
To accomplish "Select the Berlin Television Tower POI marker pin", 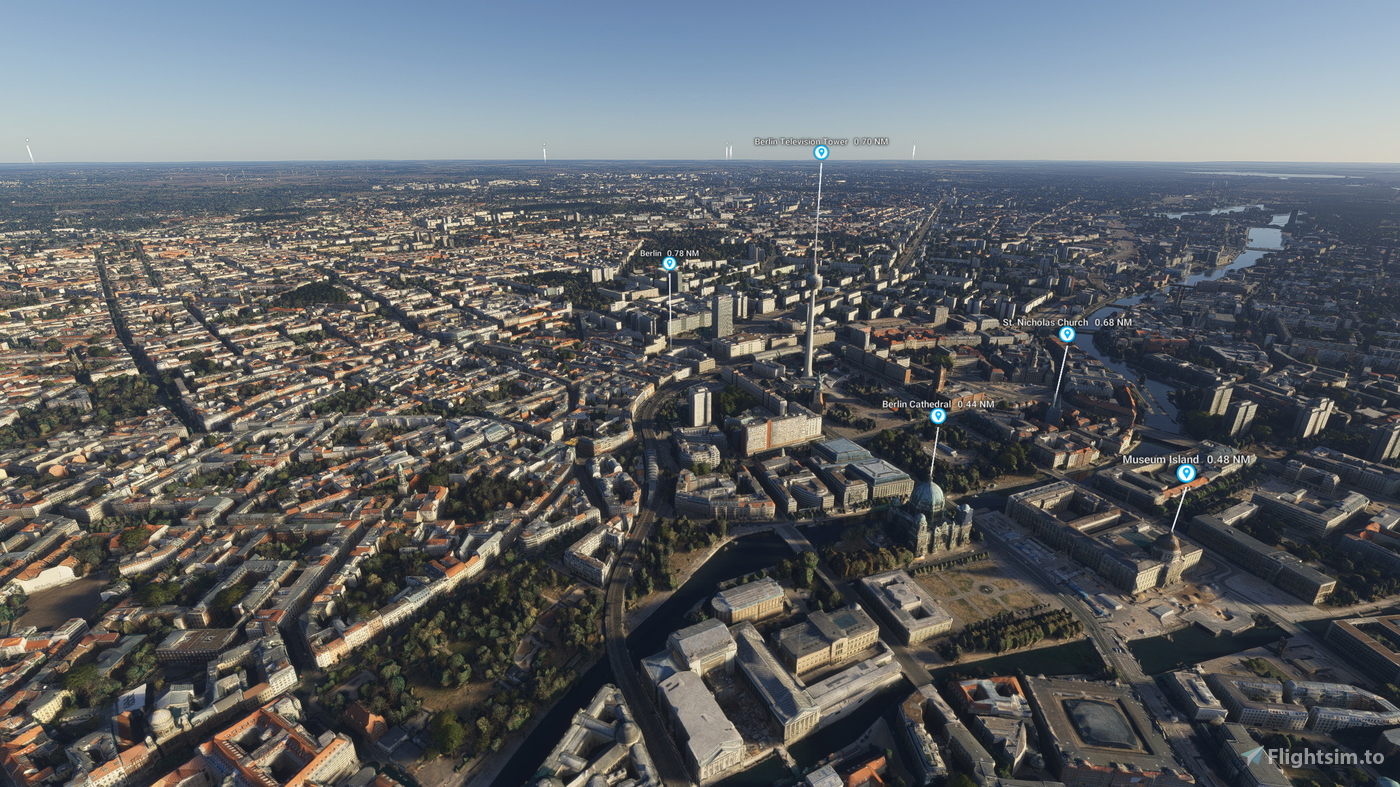I will 820,154.
